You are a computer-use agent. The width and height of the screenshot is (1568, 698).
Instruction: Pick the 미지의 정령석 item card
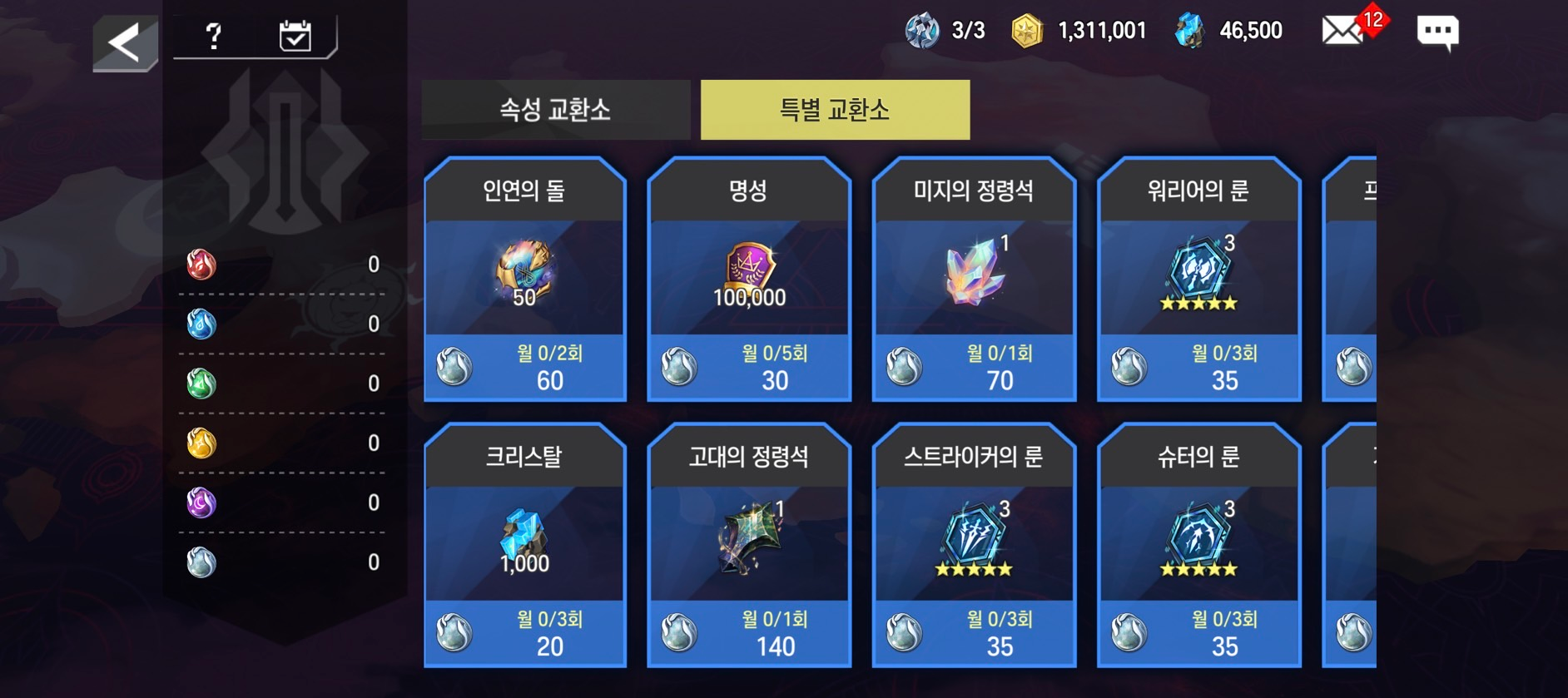(974, 280)
